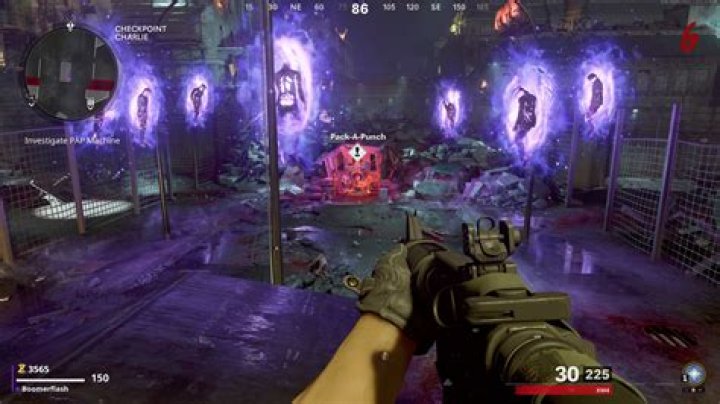This screenshot has height=404, width=720.
Task: Select the Investigate PAP Machine objective
Action: [x=72, y=140]
